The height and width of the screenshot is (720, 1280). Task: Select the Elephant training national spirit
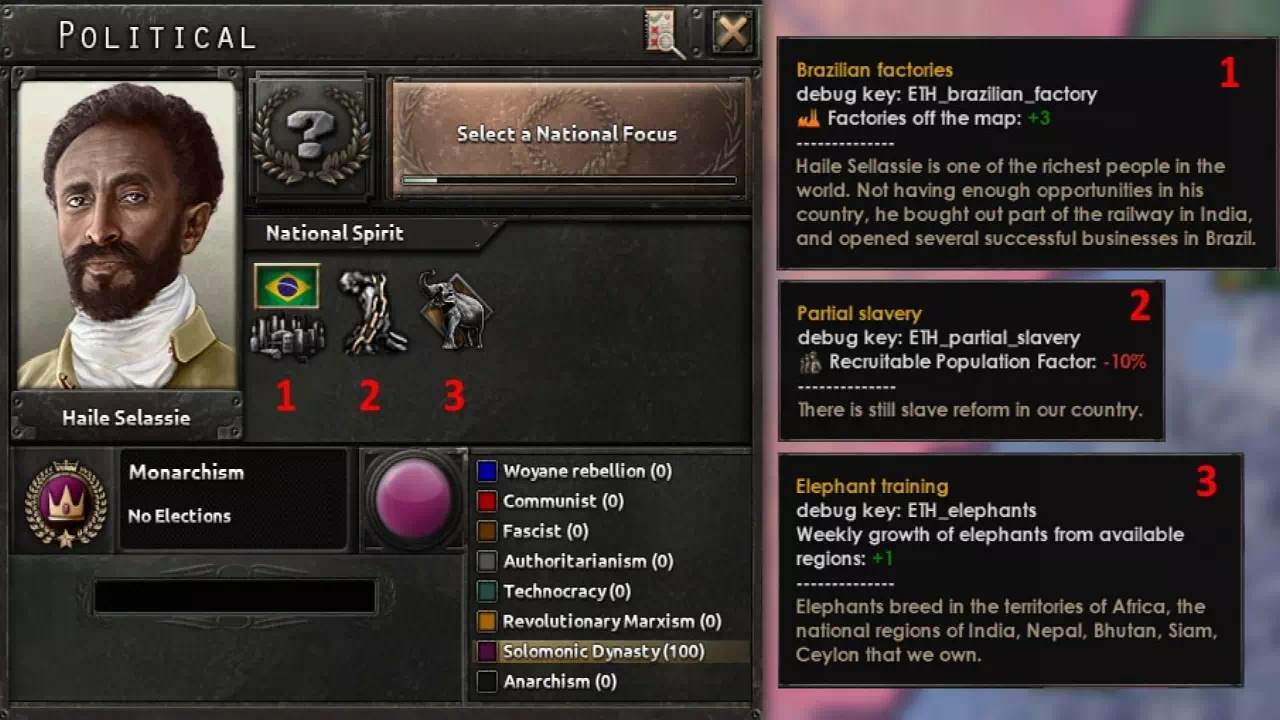tap(455, 309)
